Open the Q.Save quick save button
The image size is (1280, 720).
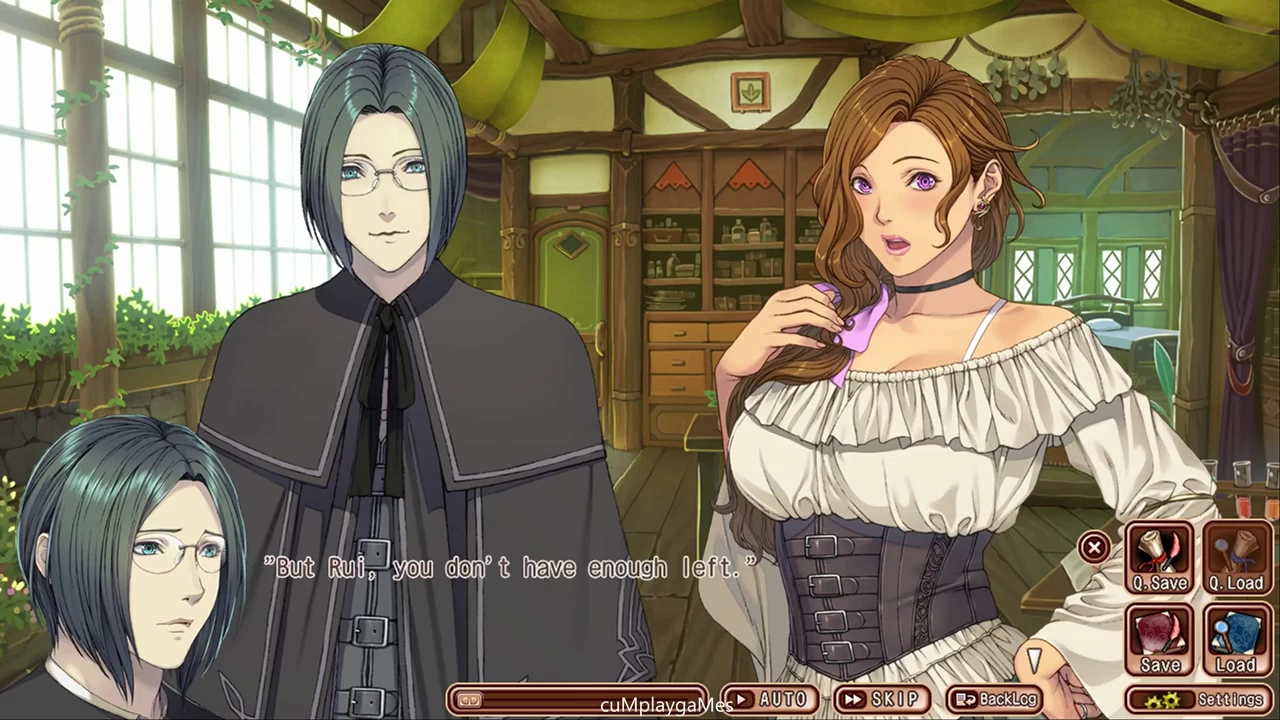1160,559
